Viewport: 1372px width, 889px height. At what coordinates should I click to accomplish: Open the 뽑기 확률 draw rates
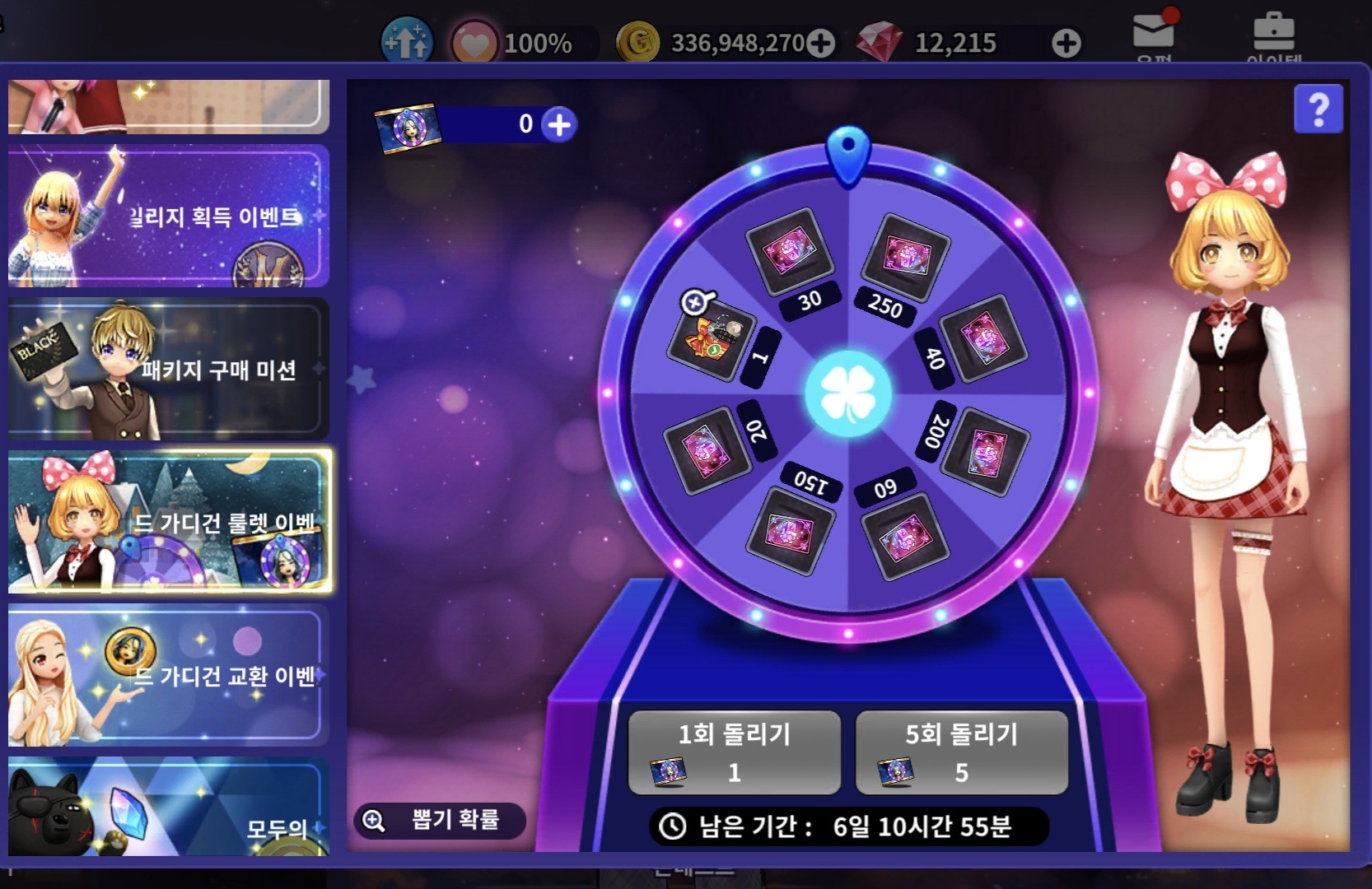pyautogui.click(x=440, y=820)
